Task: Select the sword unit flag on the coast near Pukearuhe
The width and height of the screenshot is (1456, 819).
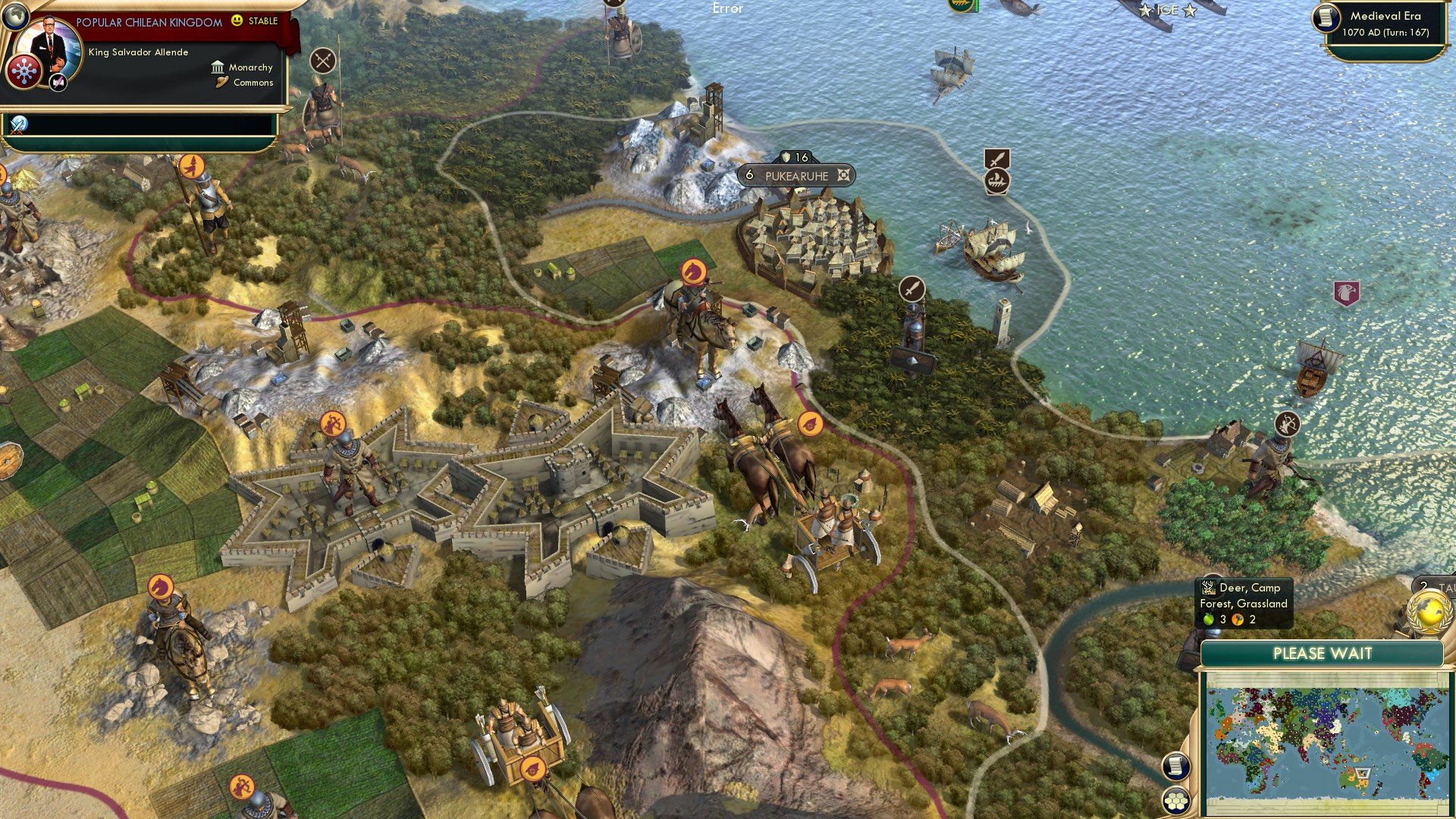Action: 912,289
